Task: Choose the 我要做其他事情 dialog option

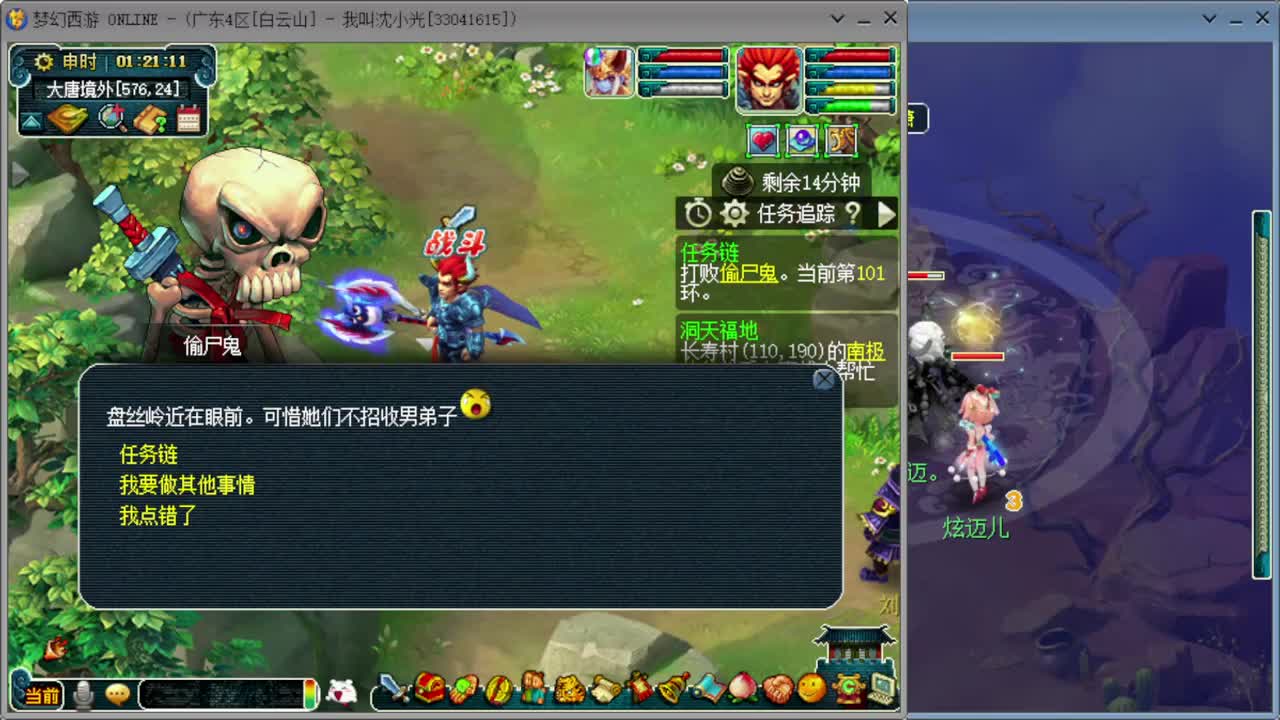Action: pos(186,485)
